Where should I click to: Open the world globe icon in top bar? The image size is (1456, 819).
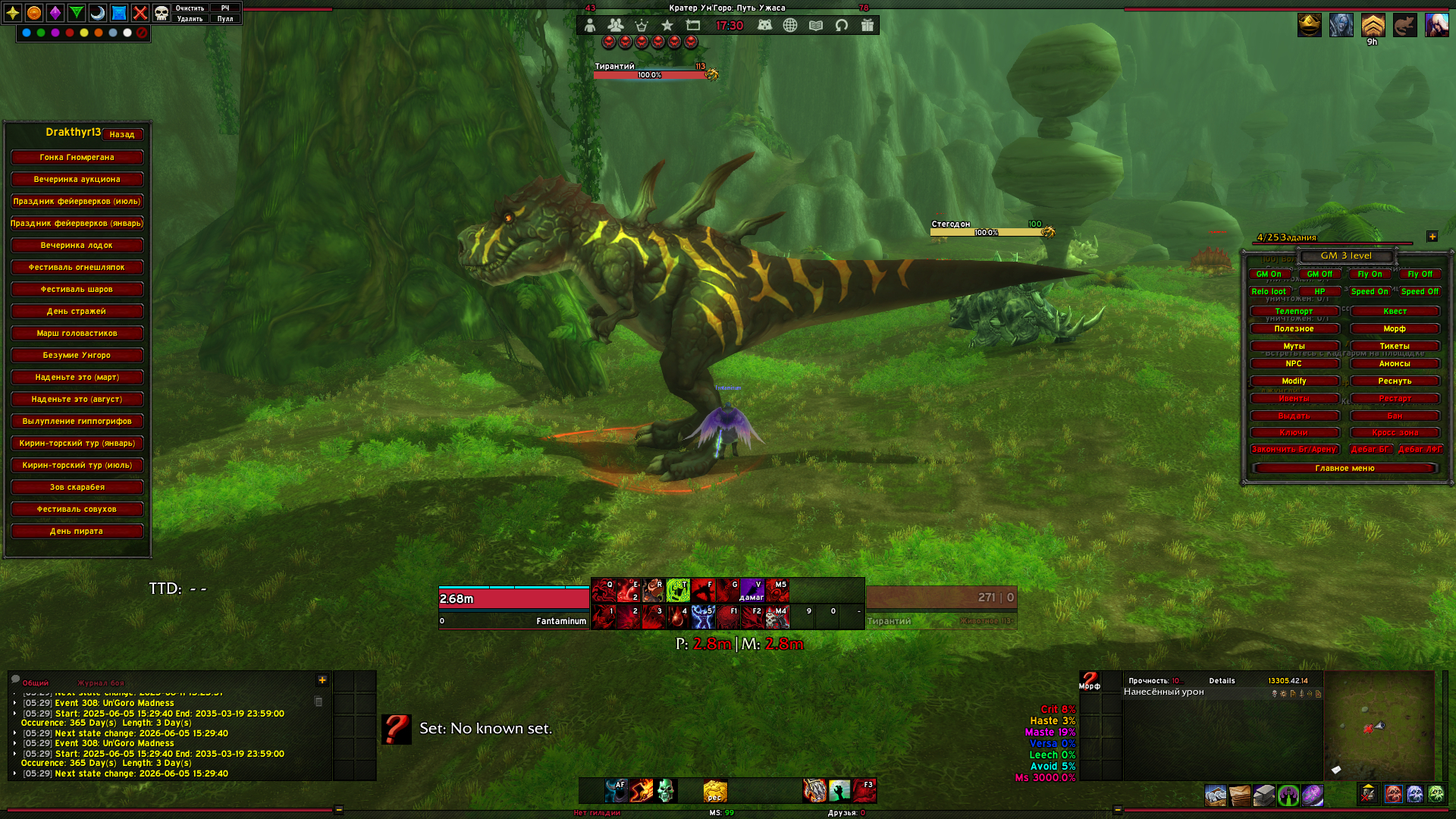click(790, 25)
